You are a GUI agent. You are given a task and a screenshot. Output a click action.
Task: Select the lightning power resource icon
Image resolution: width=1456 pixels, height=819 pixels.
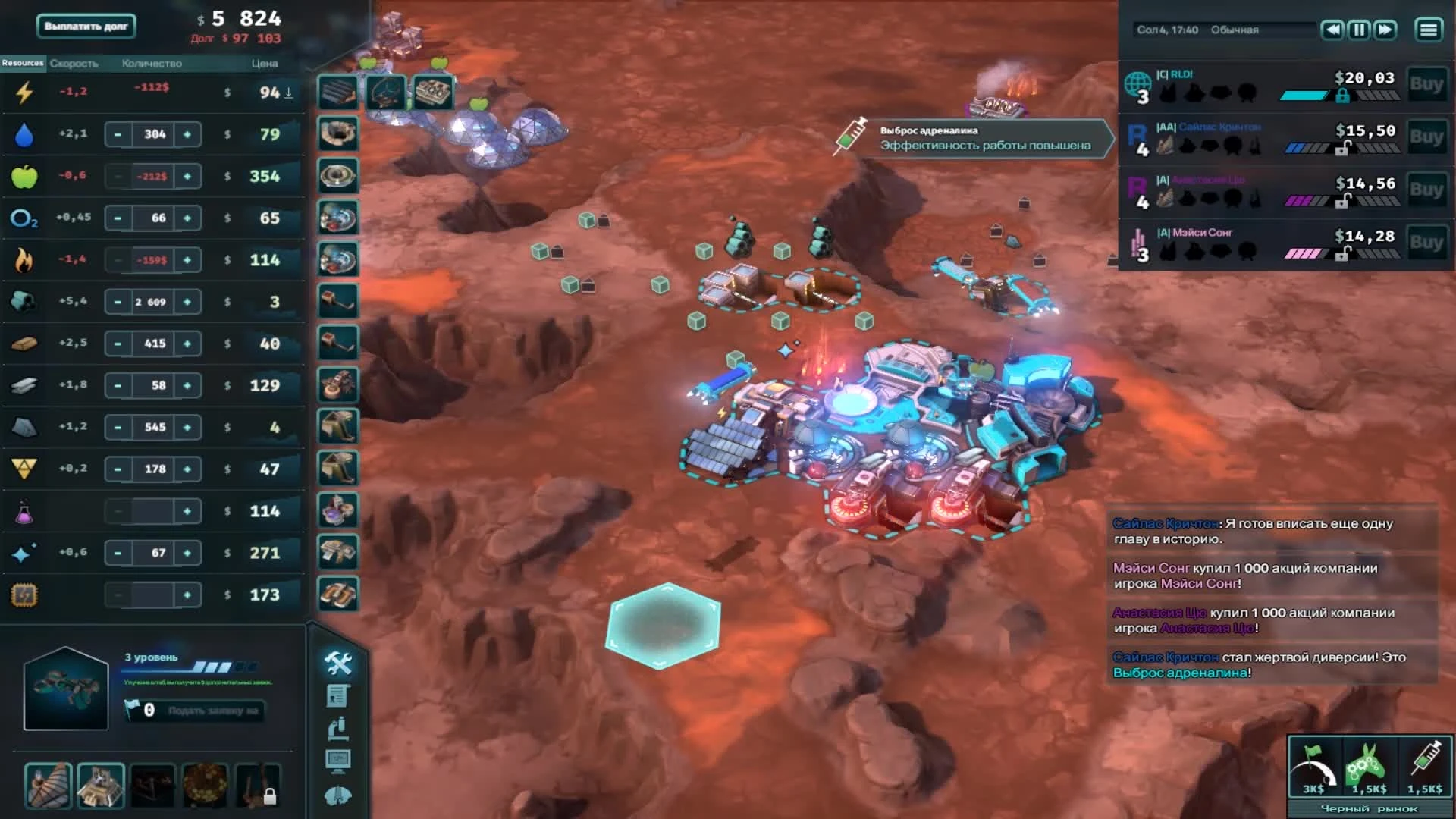coord(25,92)
